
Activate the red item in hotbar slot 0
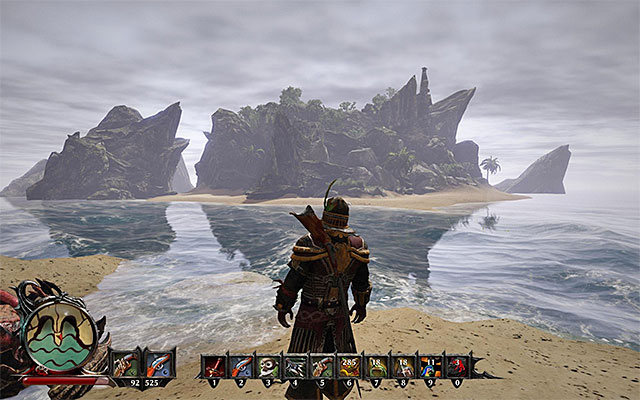[457, 367]
